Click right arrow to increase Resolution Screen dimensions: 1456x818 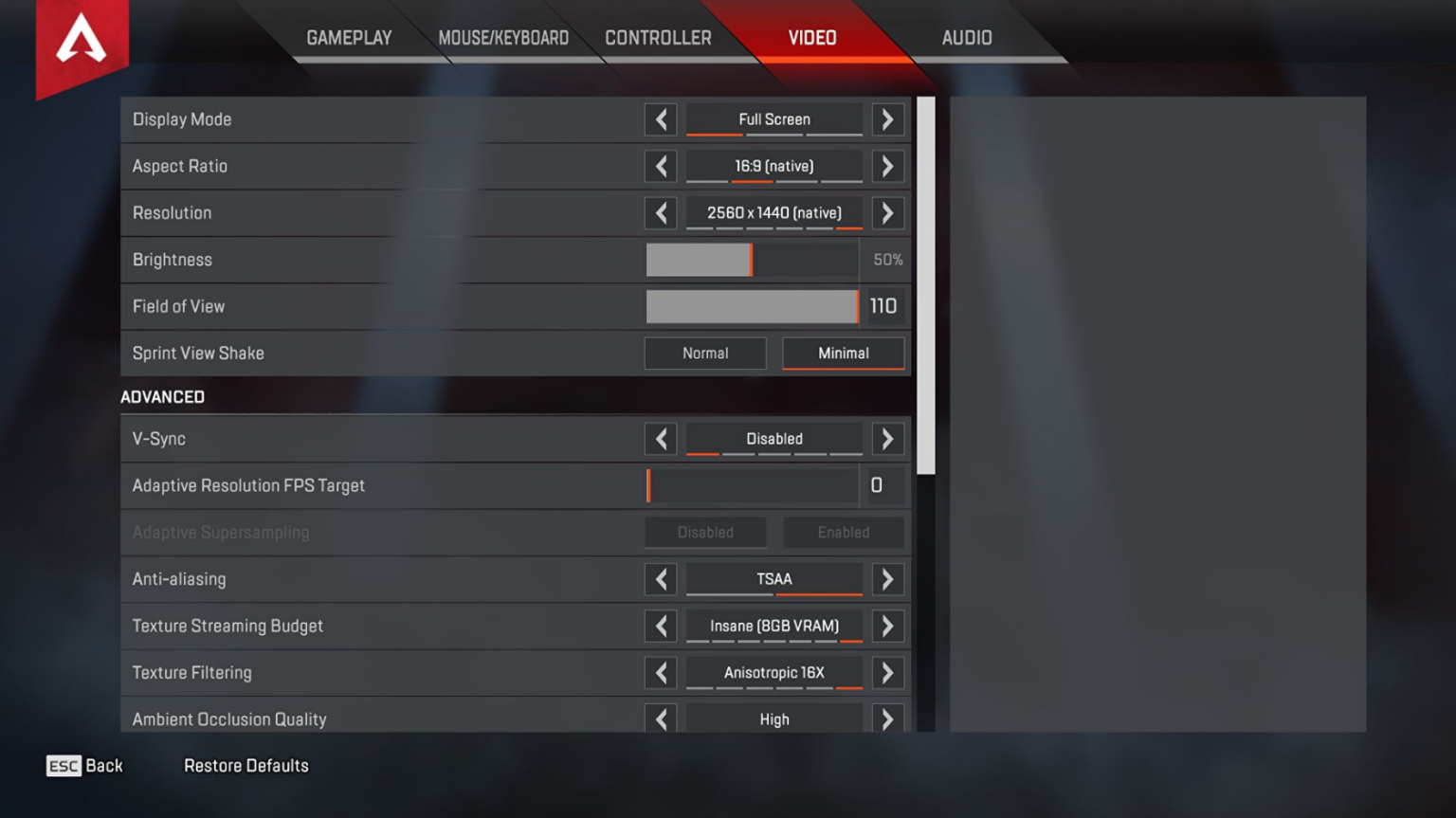click(x=888, y=212)
